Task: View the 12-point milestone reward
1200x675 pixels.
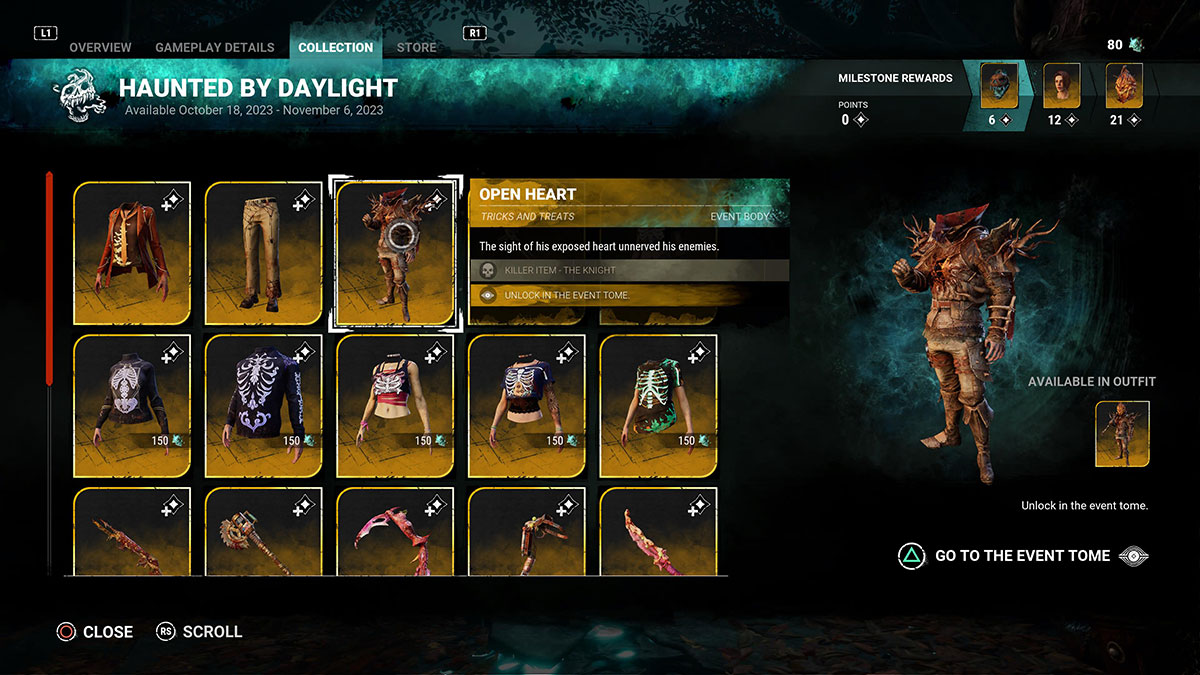Action: point(1062,87)
